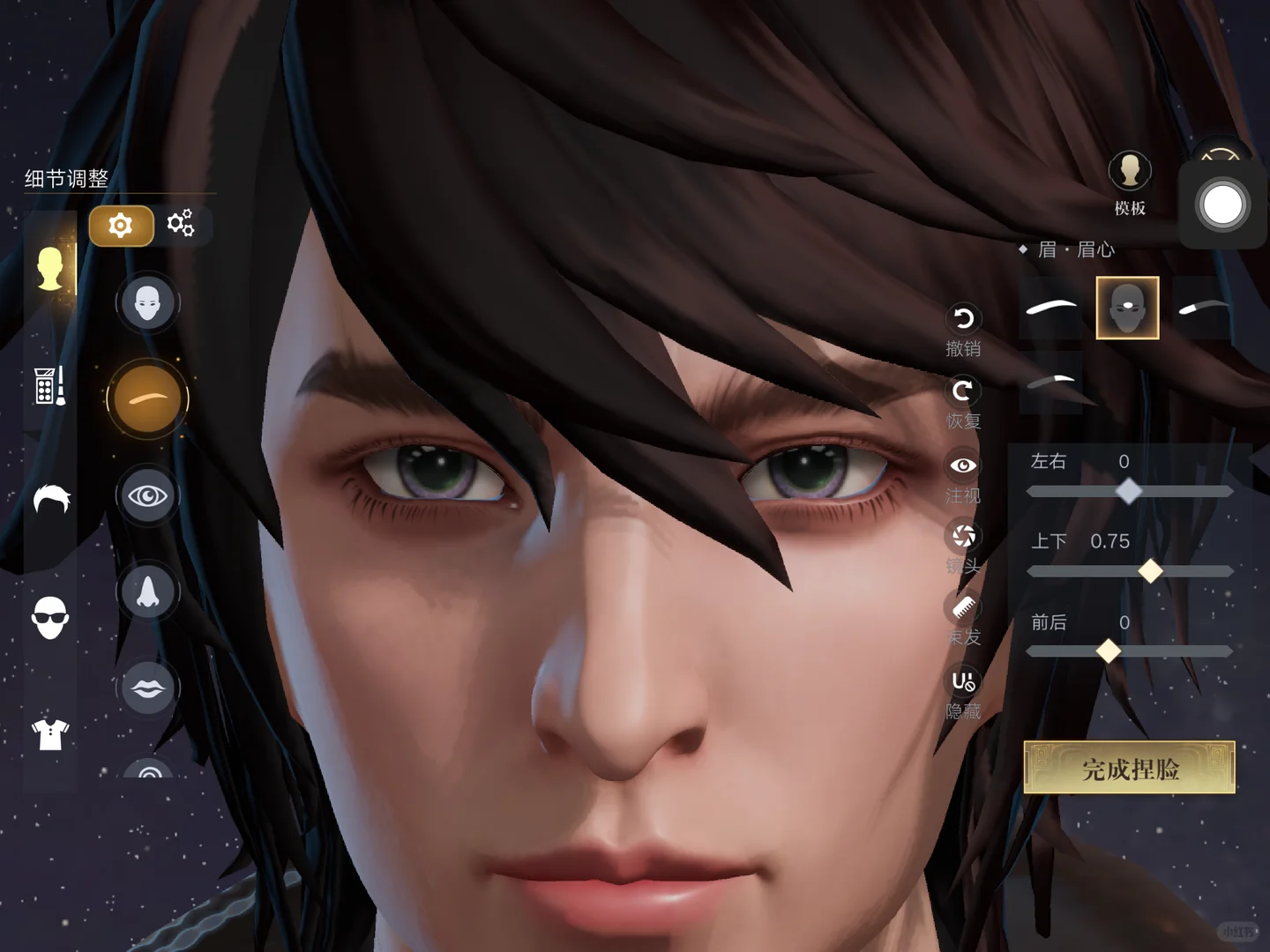The image size is (1270, 952).
Task: Toggle the 隐藏 hide UI icon
Action: (x=963, y=681)
